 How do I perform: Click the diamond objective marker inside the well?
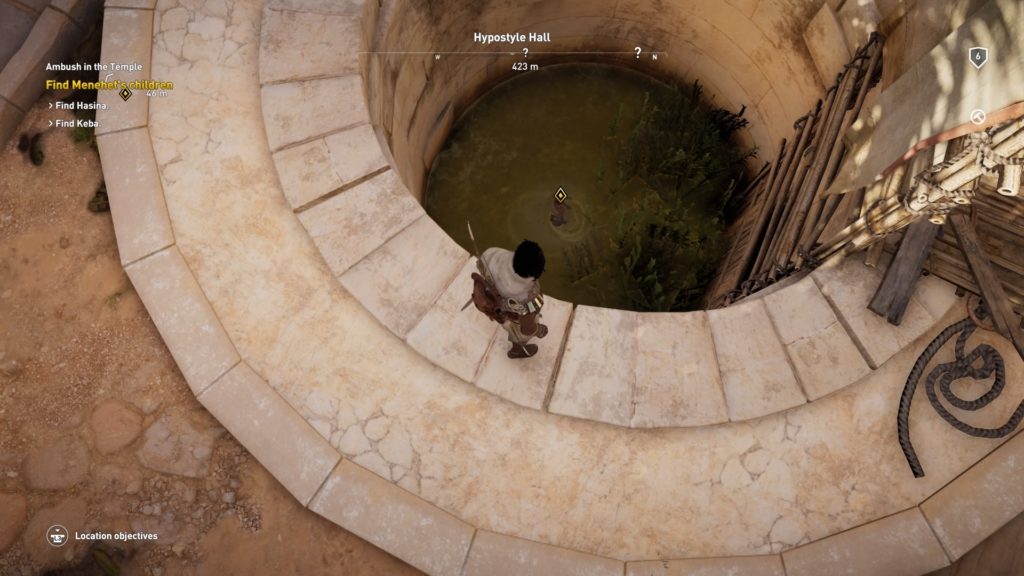pyautogui.click(x=560, y=194)
